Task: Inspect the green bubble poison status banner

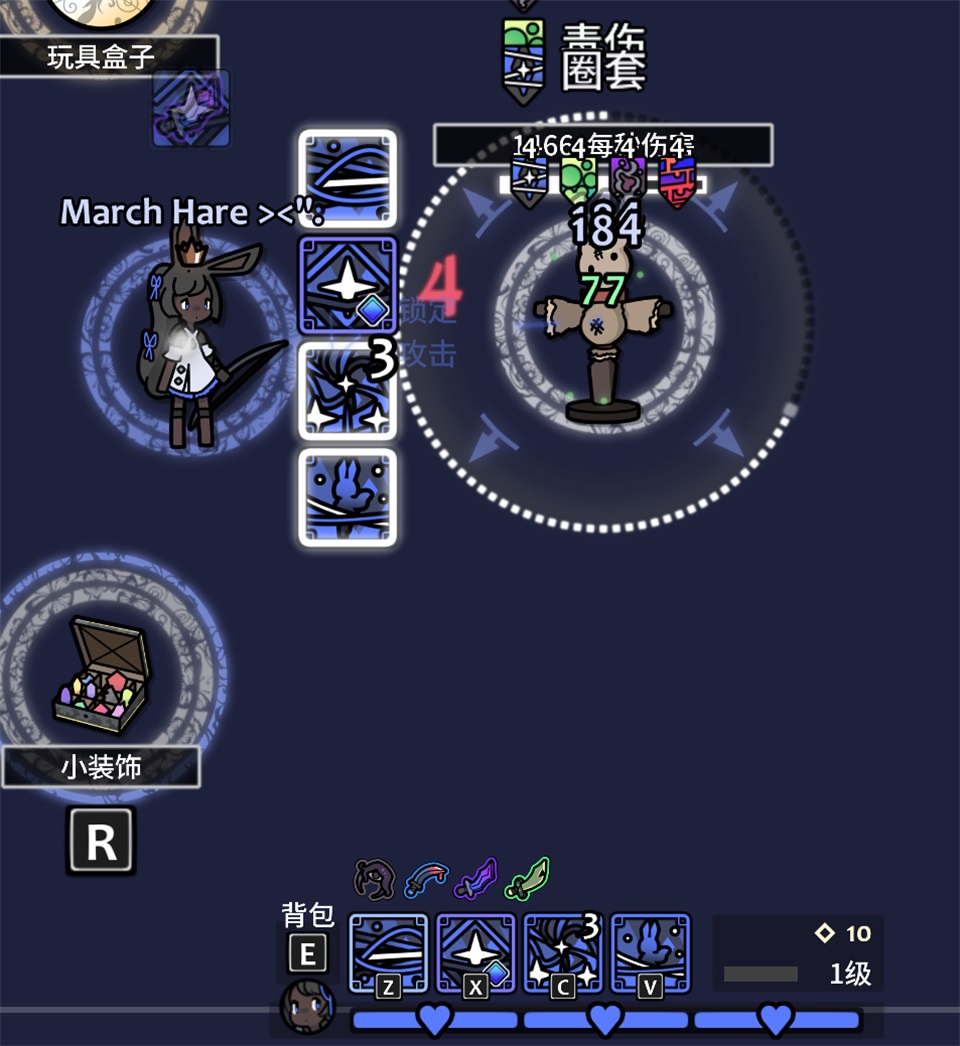Action: pyautogui.click(x=578, y=180)
